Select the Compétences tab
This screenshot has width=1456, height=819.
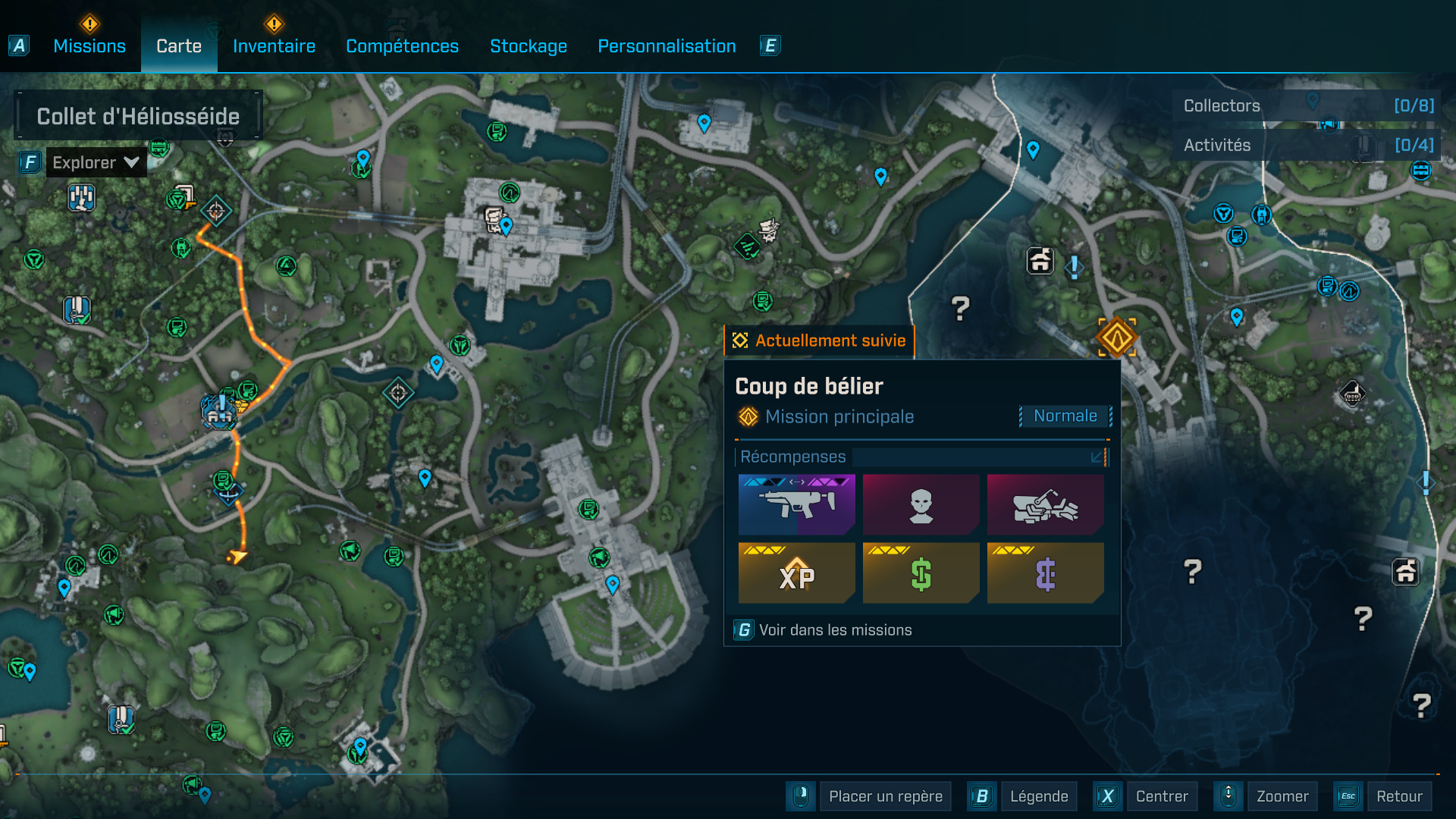402,46
